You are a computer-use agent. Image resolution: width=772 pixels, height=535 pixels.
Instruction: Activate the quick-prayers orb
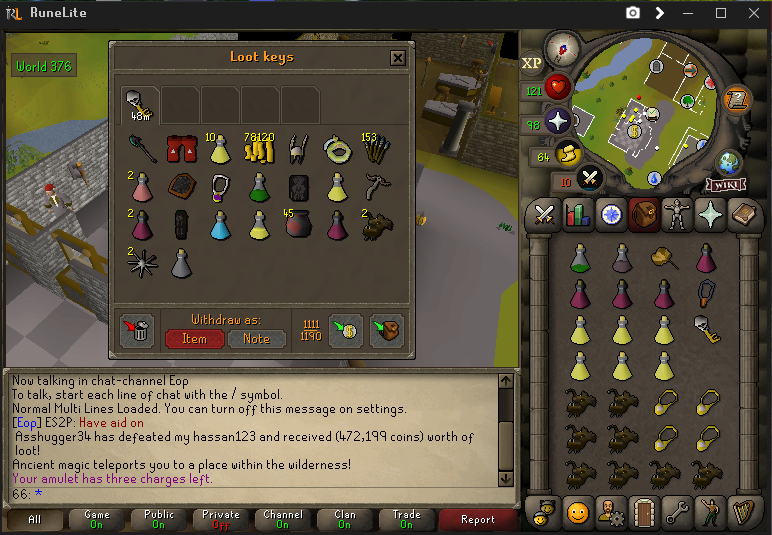[557, 121]
